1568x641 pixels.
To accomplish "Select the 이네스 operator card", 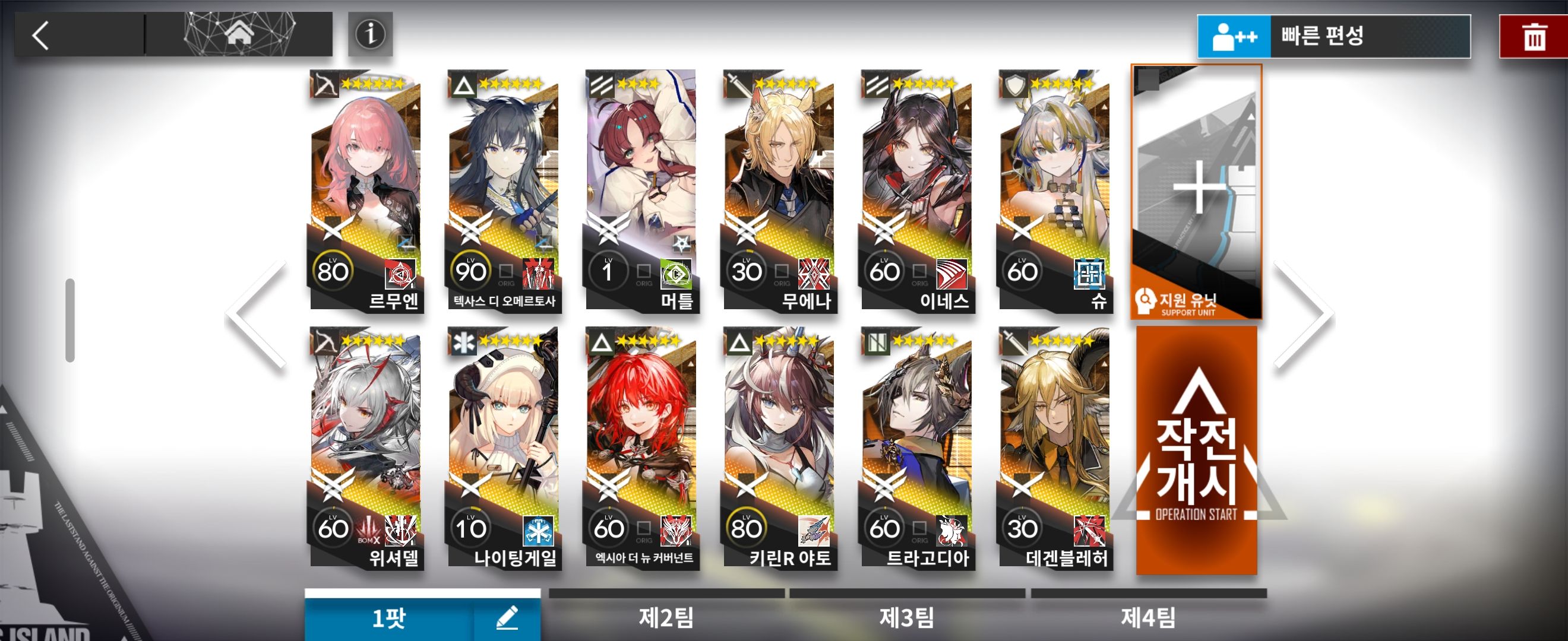I will point(917,191).
